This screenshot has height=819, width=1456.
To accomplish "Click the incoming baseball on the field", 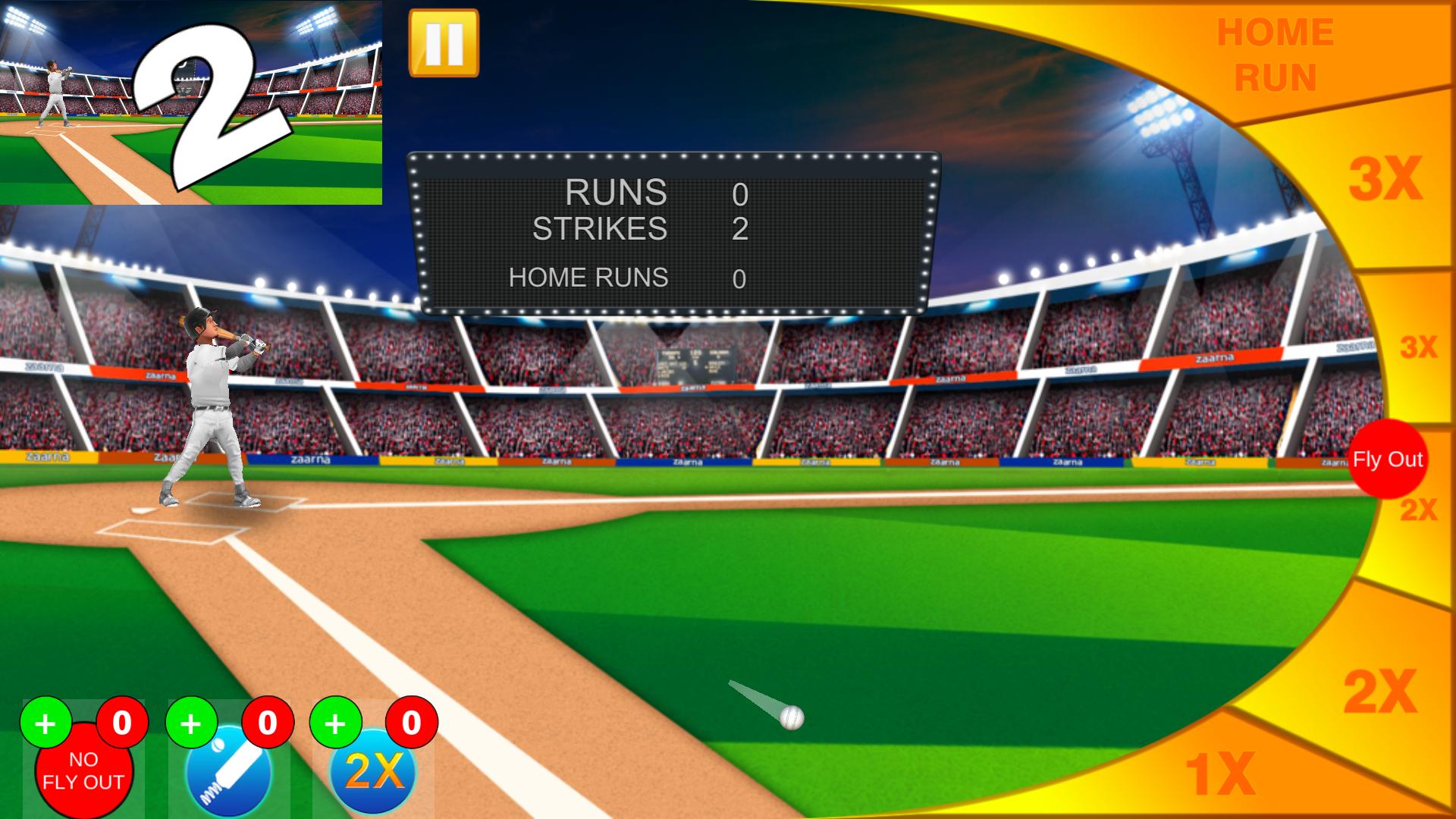I will coord(790,716).
